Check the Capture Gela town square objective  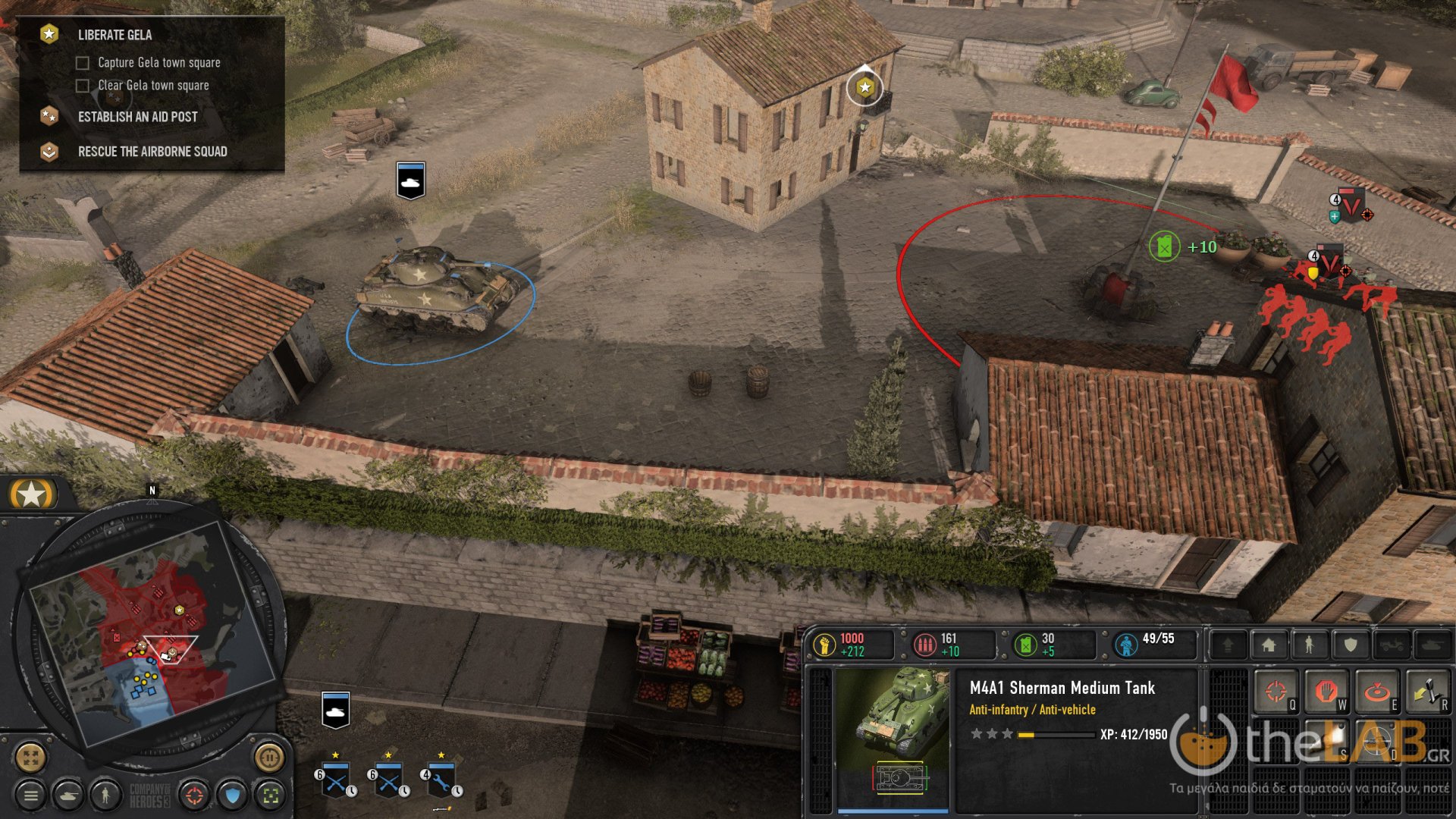coord(82,63)
